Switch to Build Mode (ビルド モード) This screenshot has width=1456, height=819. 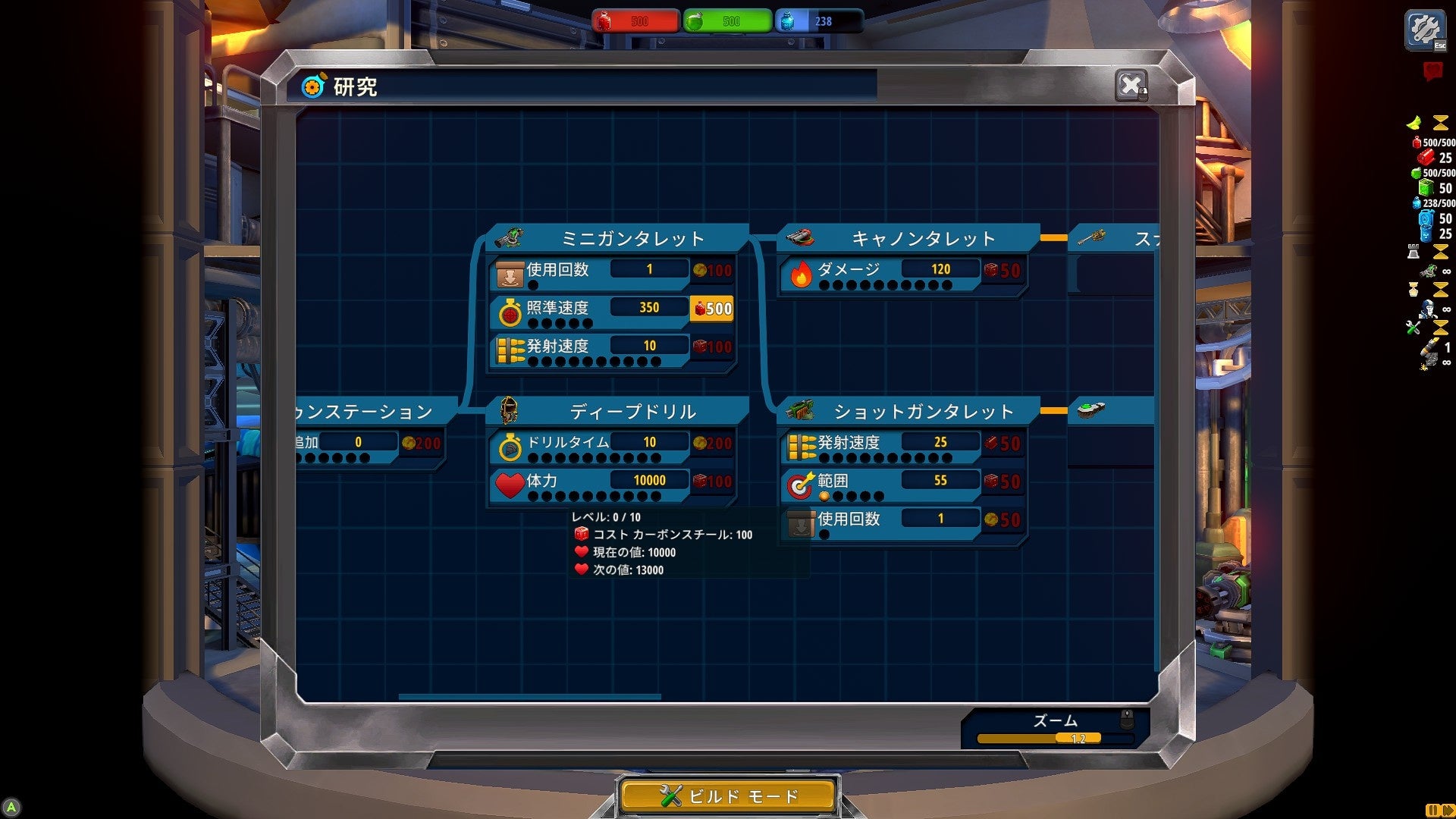click(728, 796)
